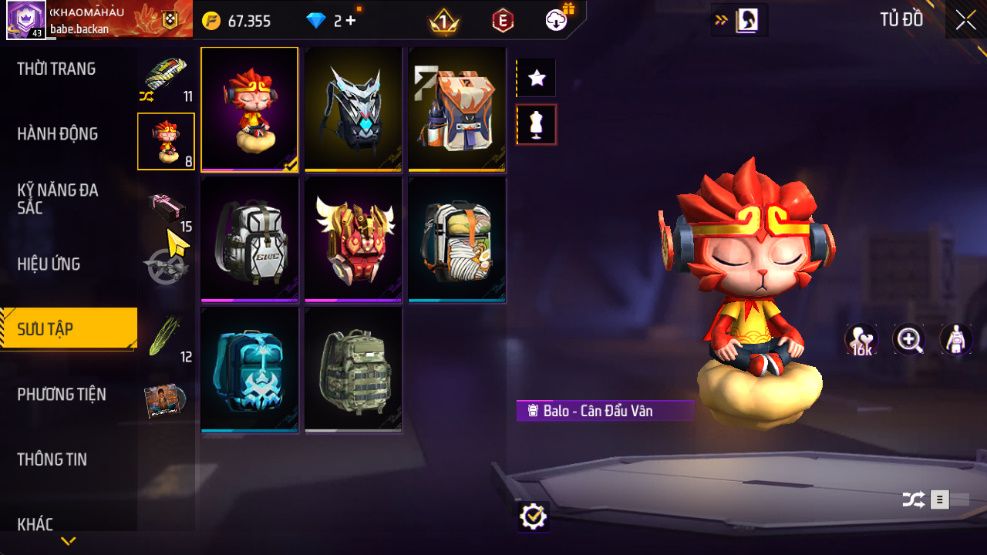
Task: Select the green camouflage backpack
Action: coord(353,369)
